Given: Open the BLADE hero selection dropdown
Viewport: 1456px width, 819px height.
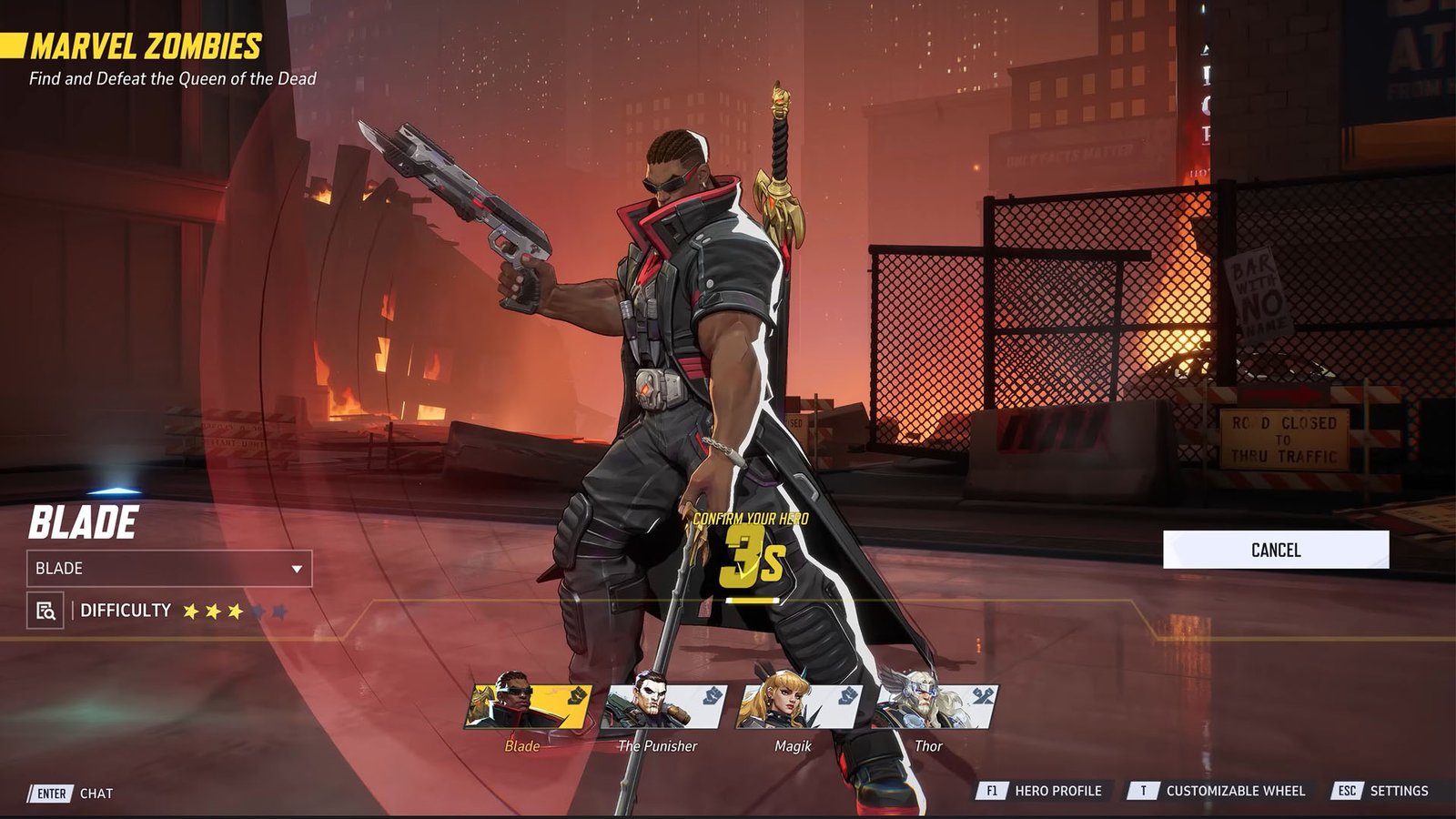Looking at the screenshot, I should tap(168, 569).
